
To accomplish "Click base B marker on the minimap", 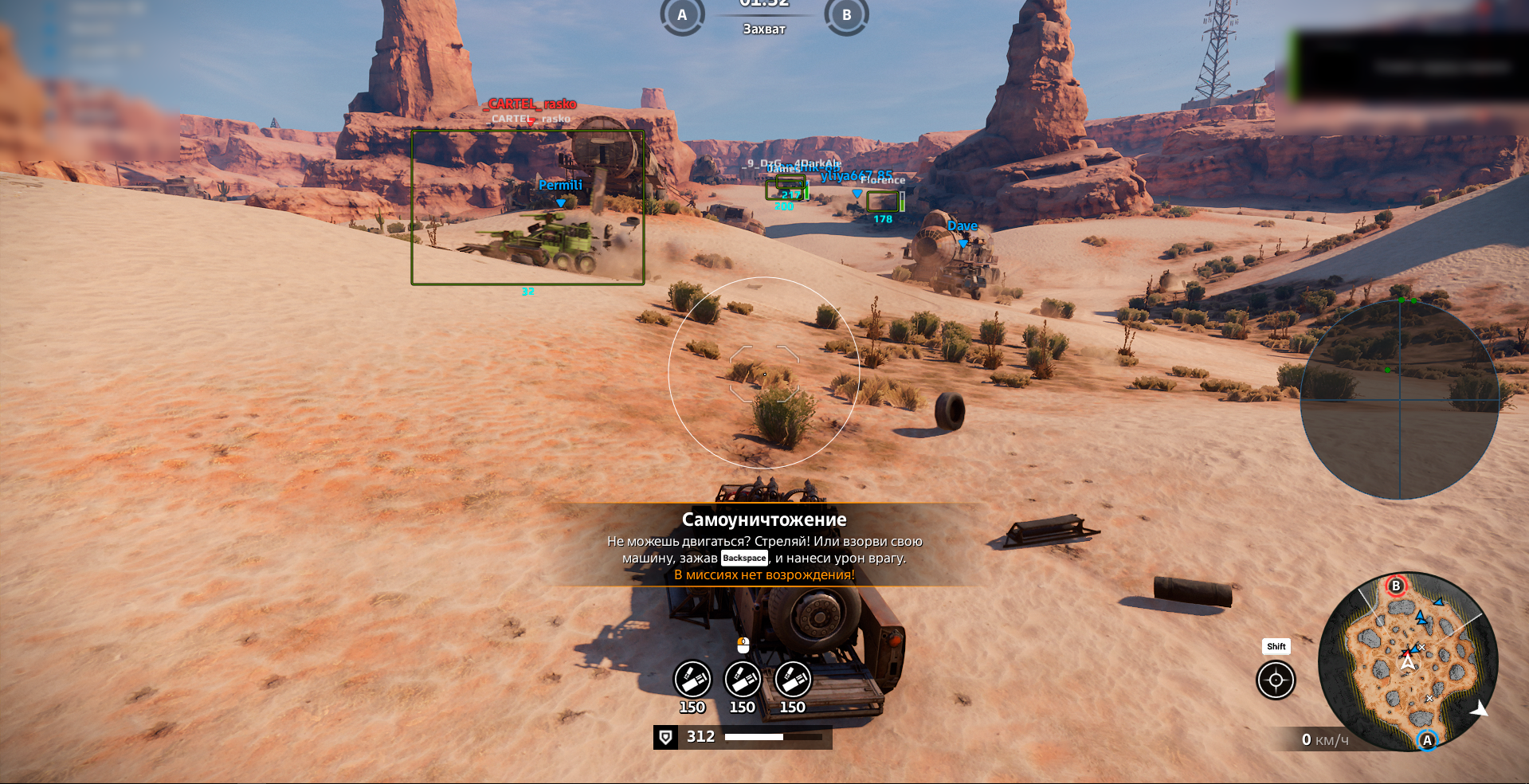I will click(1395, 586).
